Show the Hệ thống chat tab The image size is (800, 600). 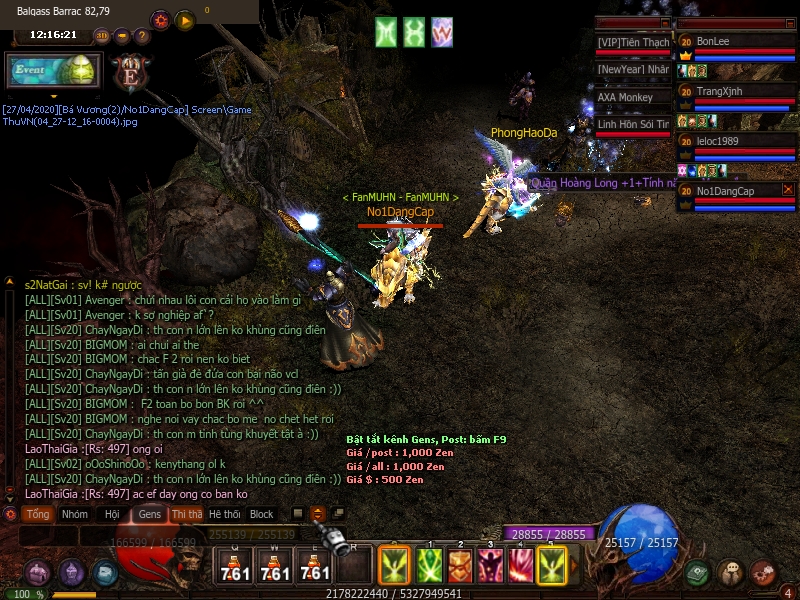[224, 514]
